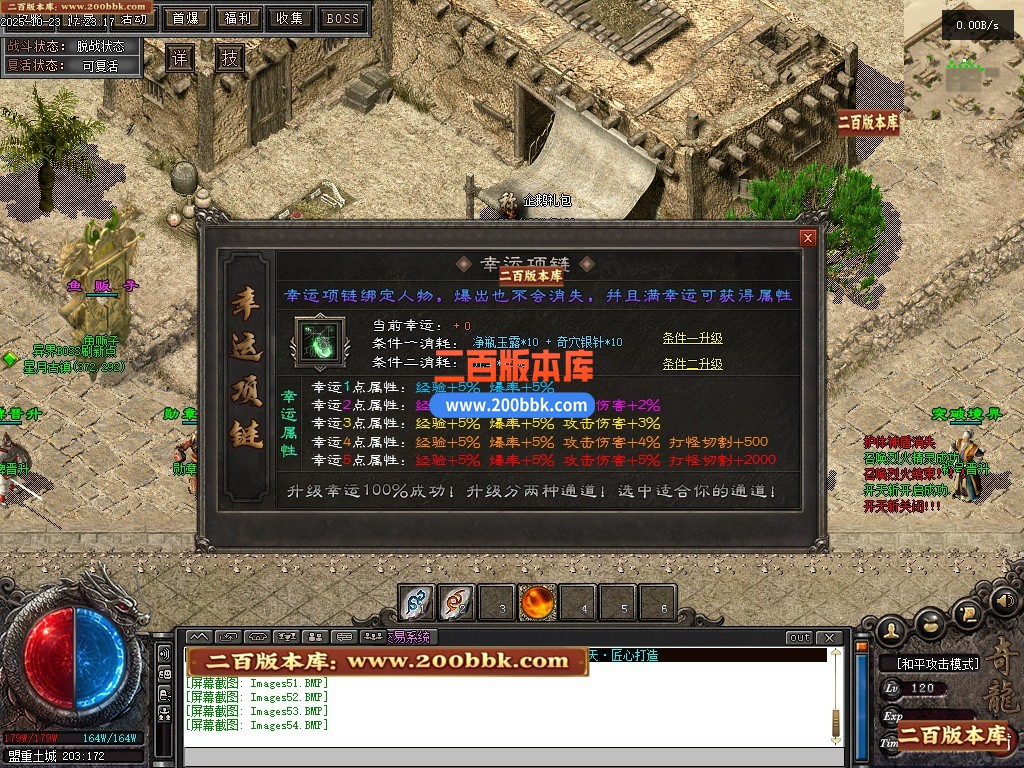Activate the fireball skill in the hotbar

tap(538, 603)
